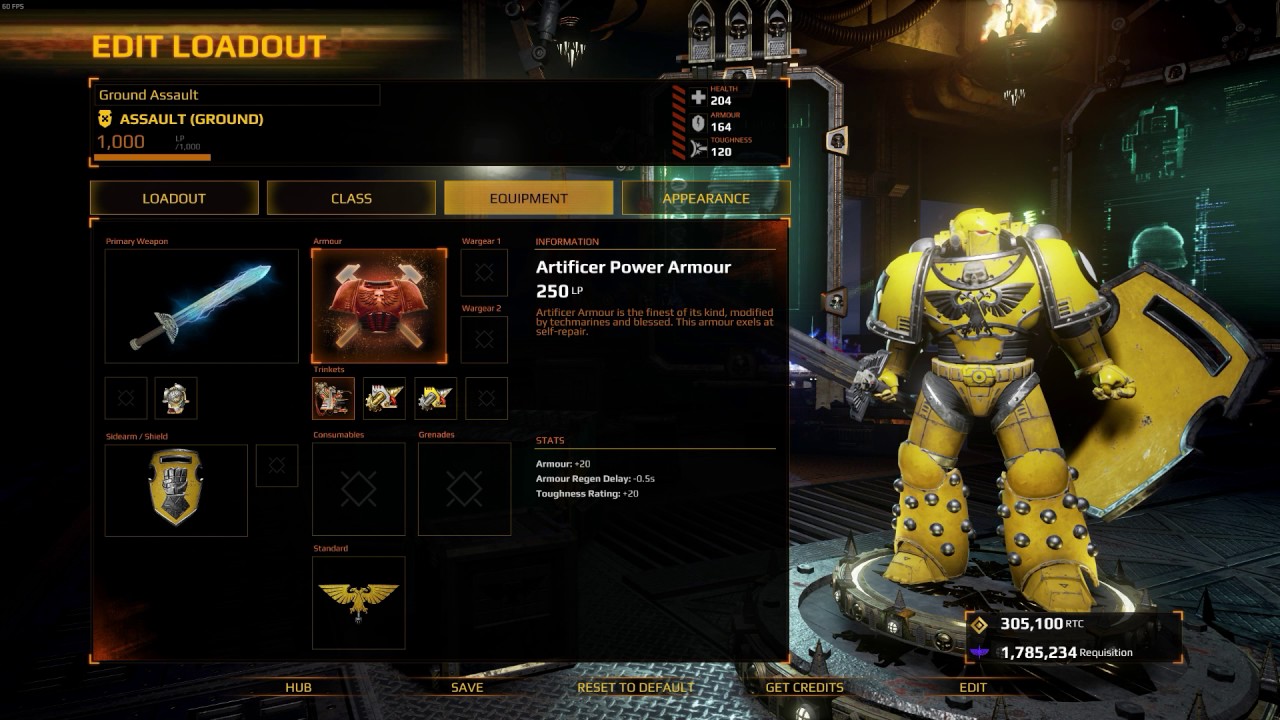Go to the Appearance tab
Screen dimensions: 1280x720
[705, 198]
